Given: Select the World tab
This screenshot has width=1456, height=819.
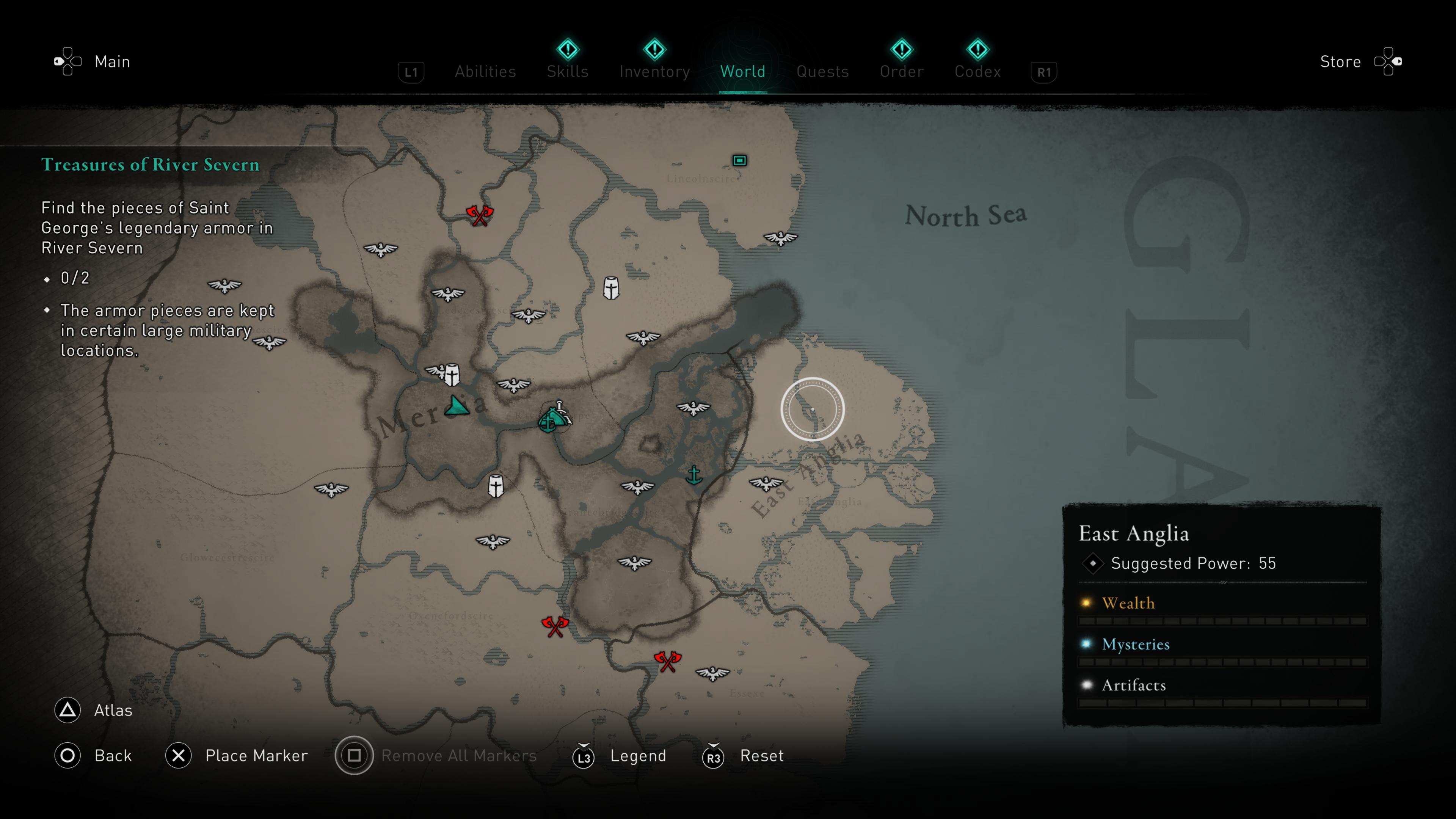Looking at the screenshot, I should [x=743, y=72].
